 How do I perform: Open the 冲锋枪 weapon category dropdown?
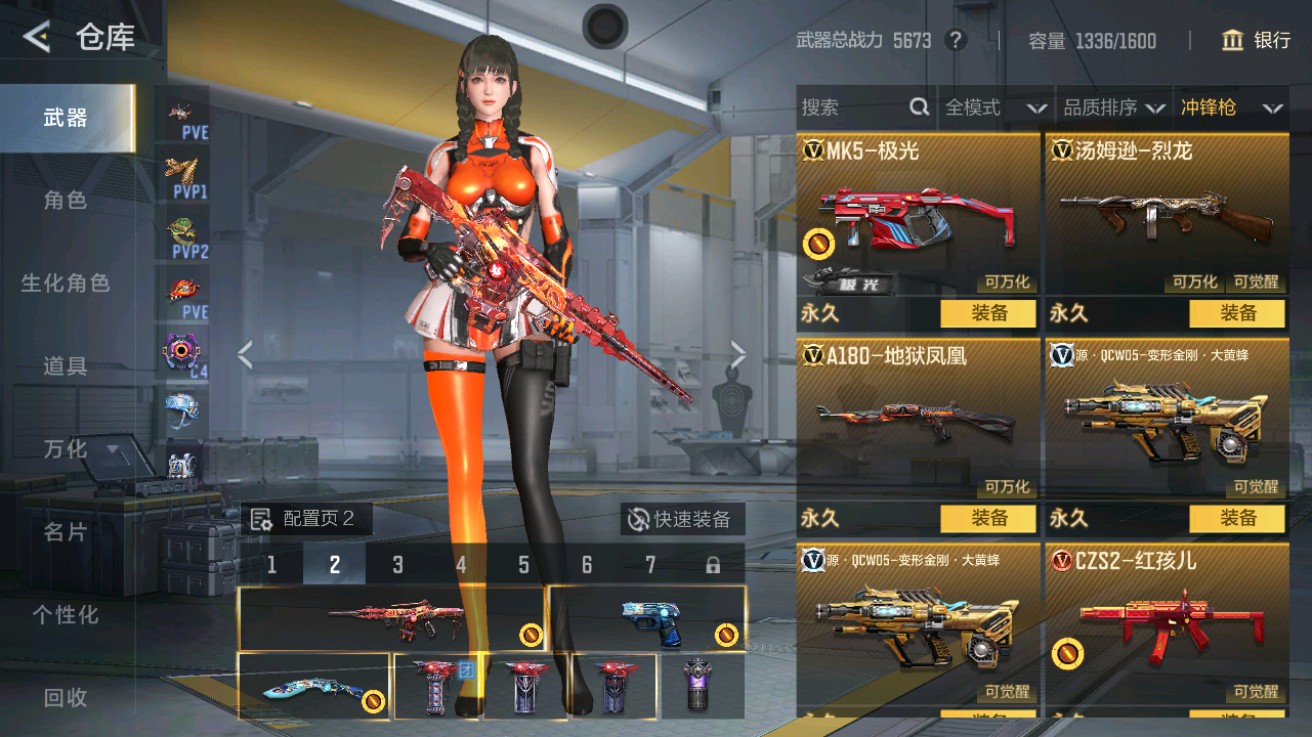1227,107
